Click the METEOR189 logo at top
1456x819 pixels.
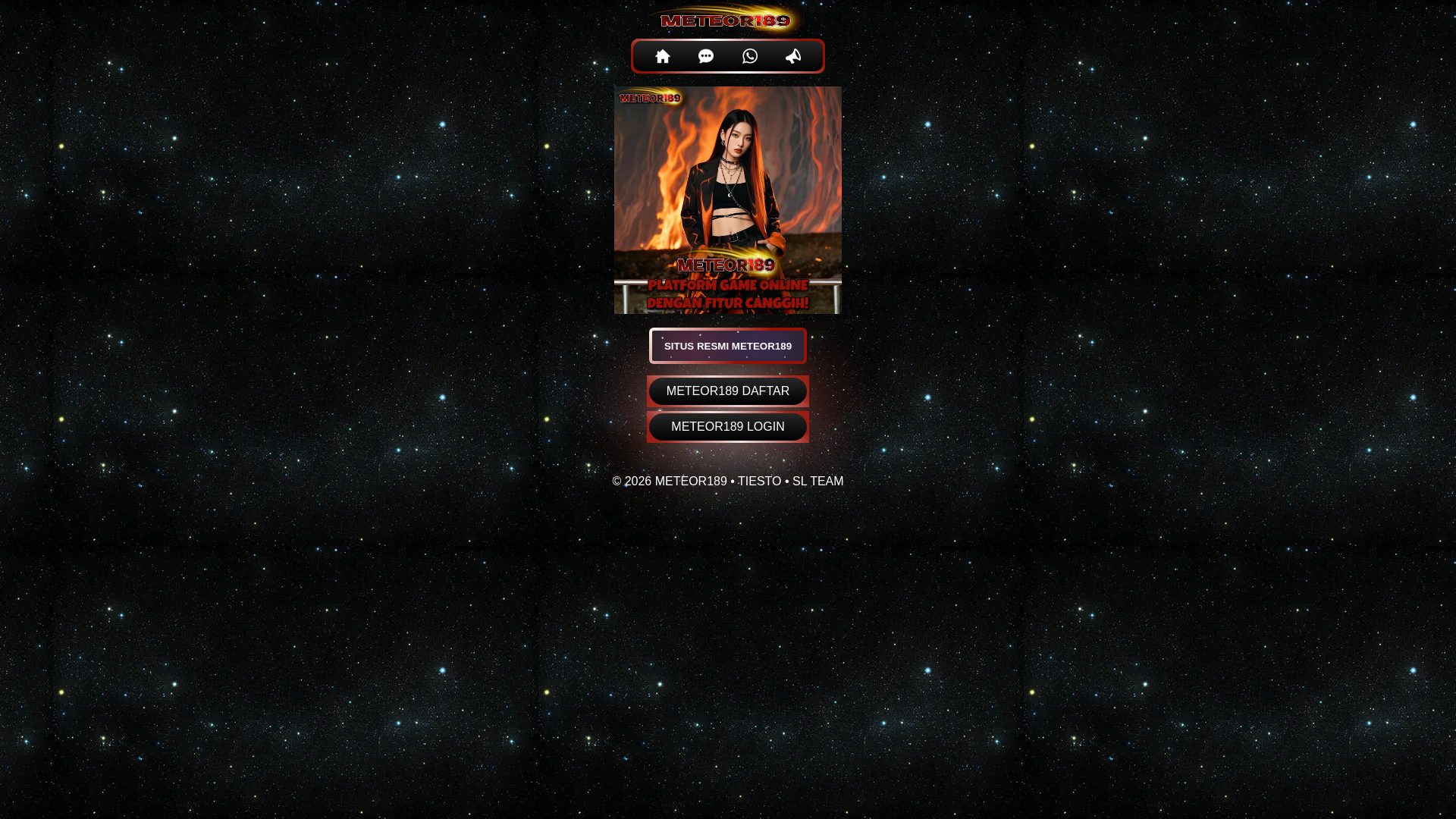pos(726,20)
